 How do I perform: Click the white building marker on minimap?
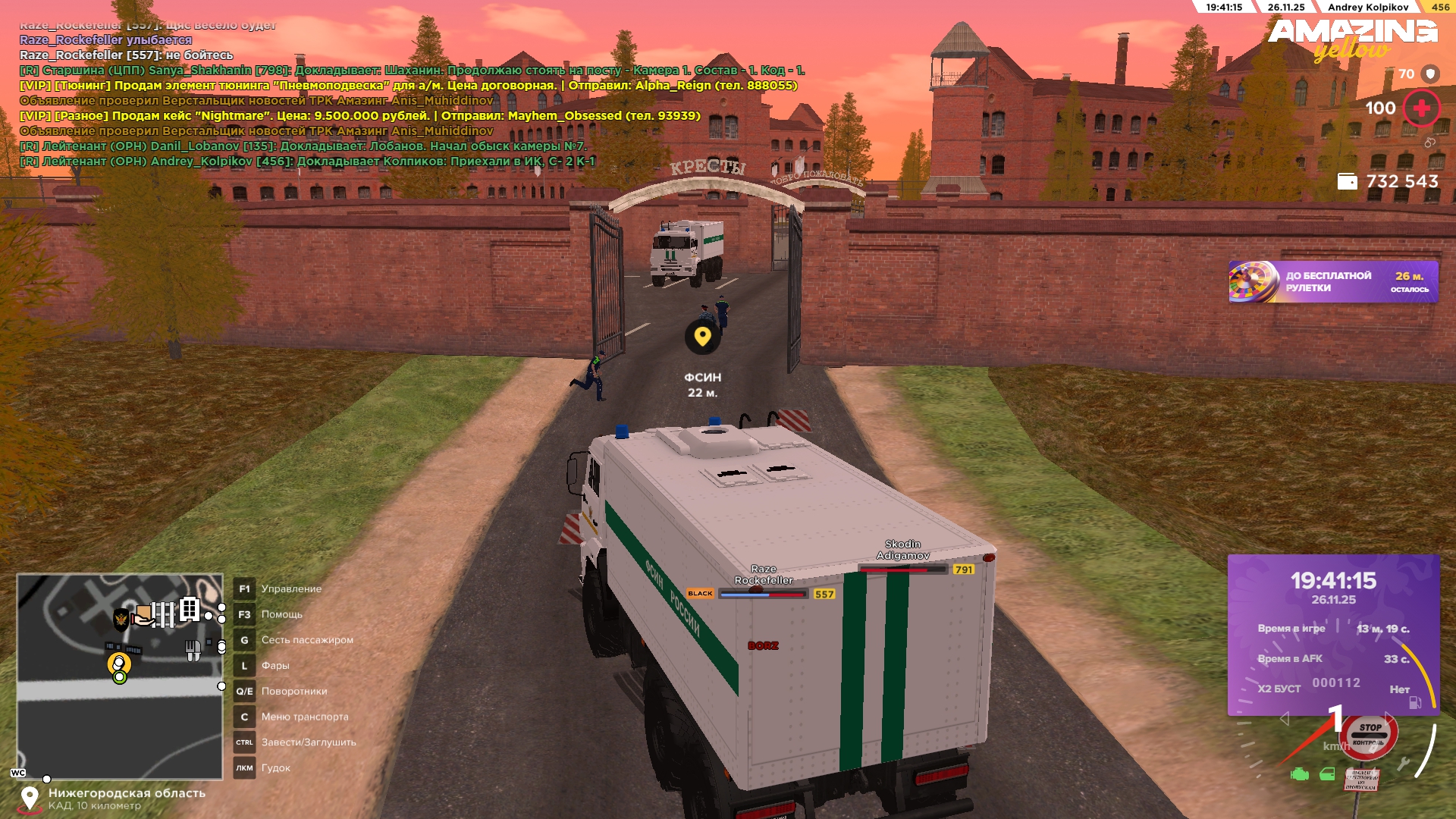pos(190,609)
